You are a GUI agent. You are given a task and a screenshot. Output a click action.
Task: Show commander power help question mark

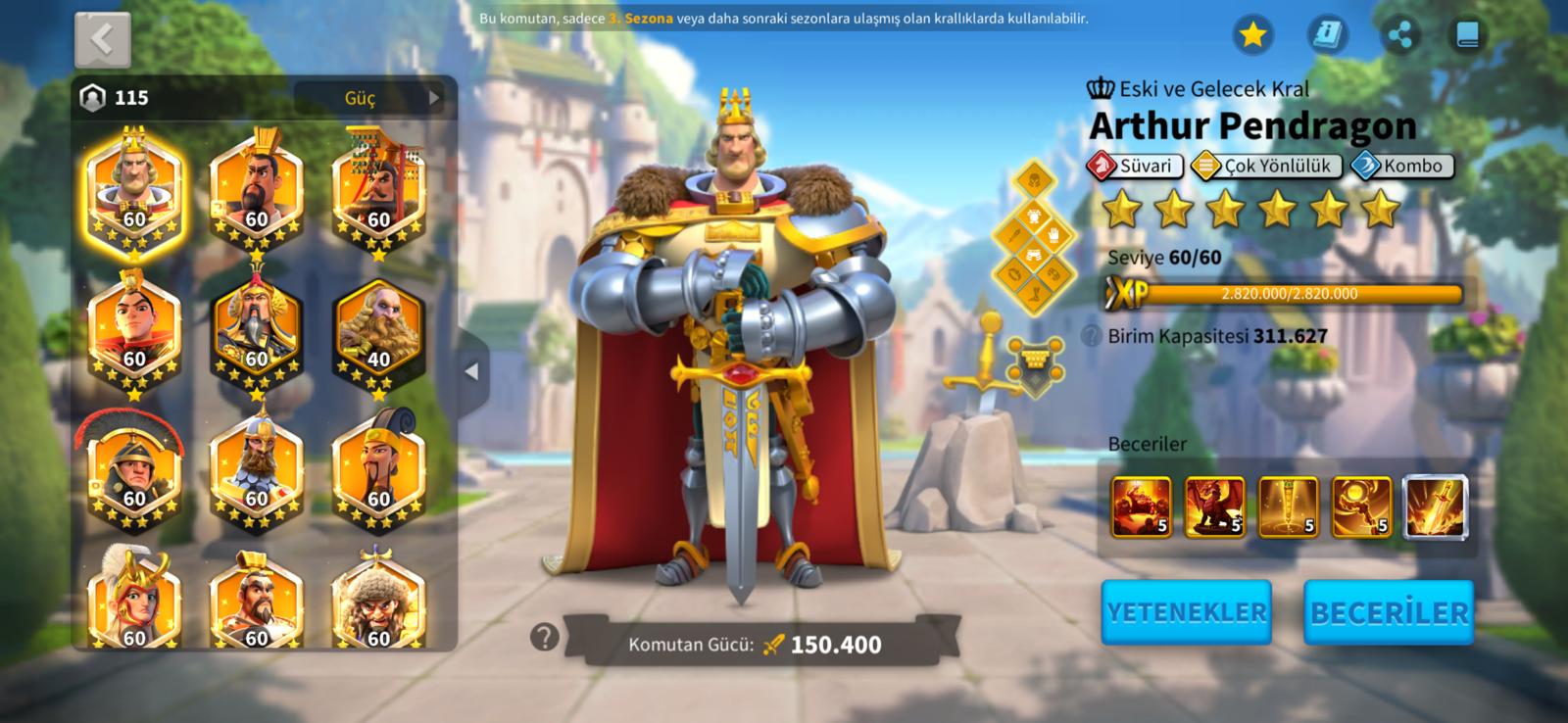[x=544, y=638]
